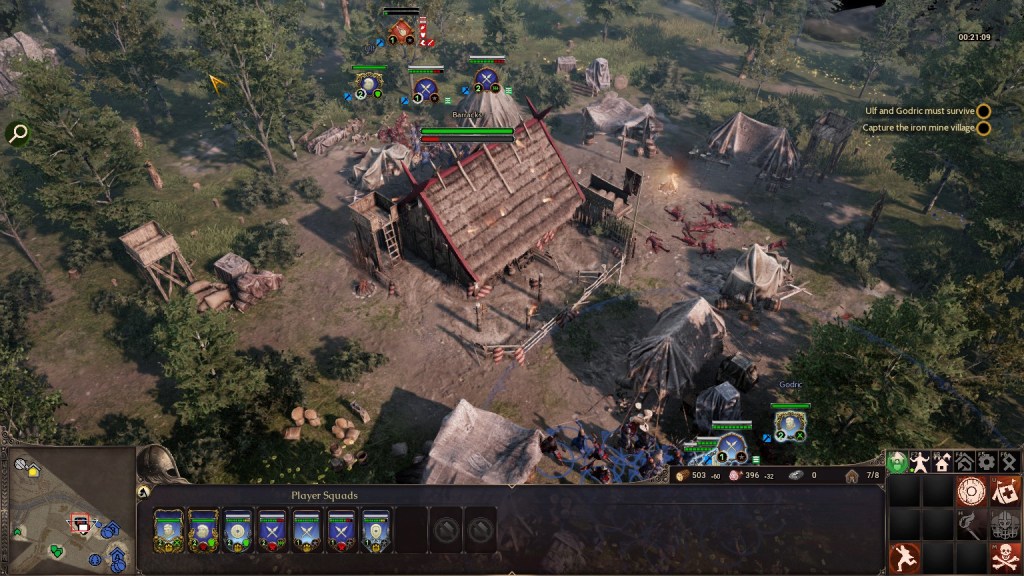Screen dimensions: 1024x576
Task: Click the Ulf and Godric must survive objective
Action: pos(920,111)
